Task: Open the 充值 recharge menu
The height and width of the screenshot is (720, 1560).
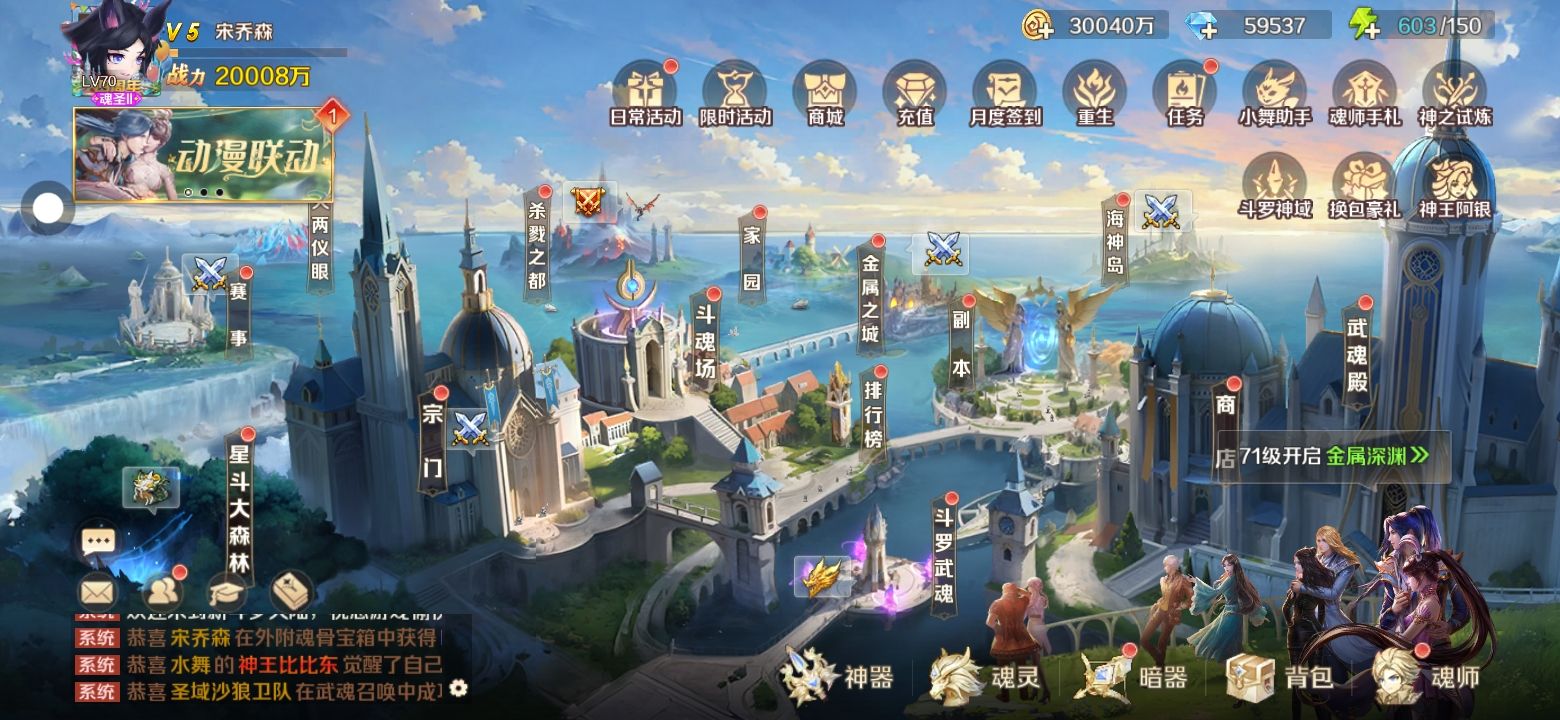Action: 915,92
